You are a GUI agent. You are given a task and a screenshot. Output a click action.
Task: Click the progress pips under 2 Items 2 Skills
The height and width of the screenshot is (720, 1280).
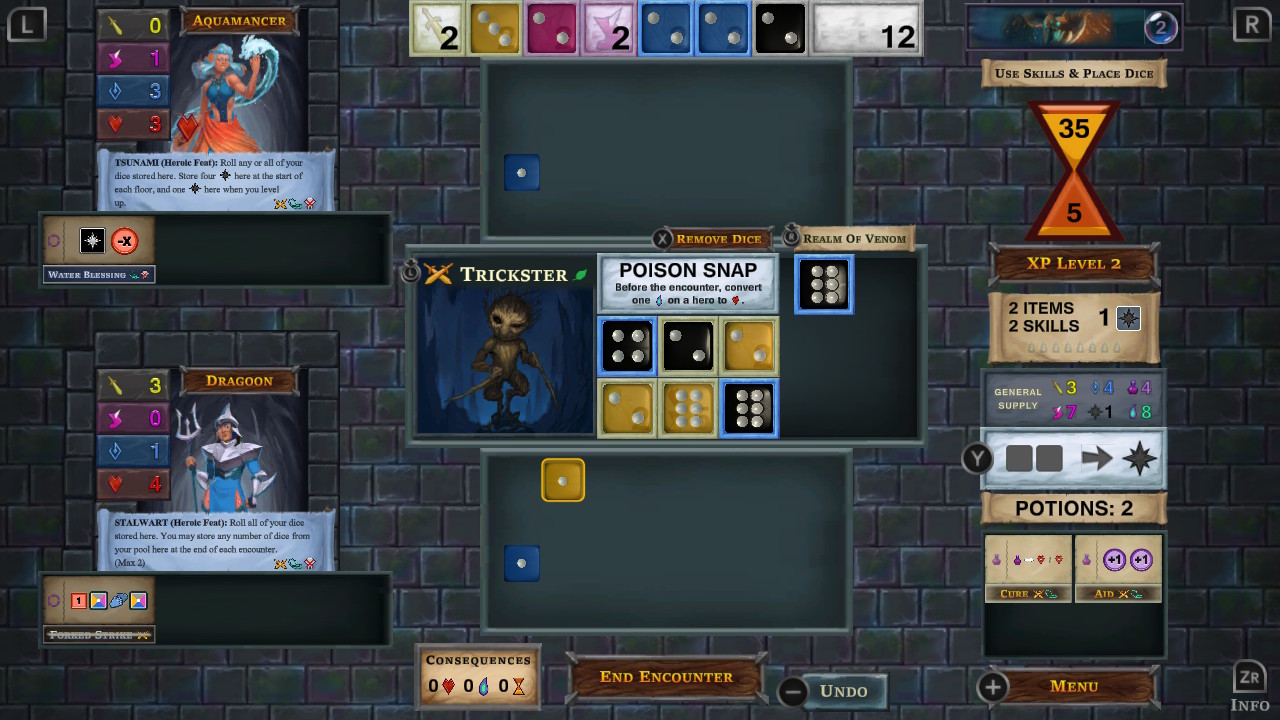(1073, 346)
